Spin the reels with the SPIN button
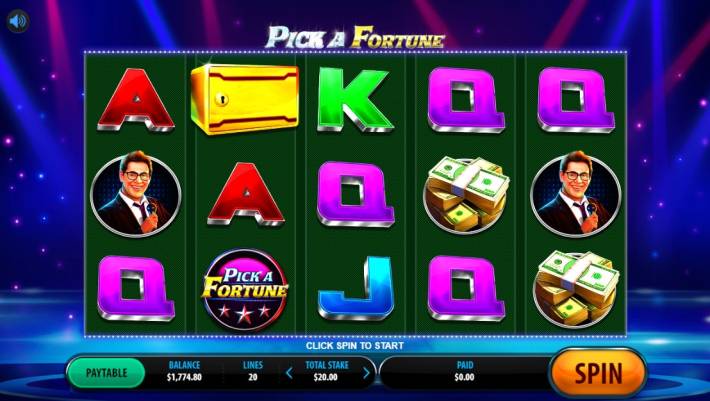 [597, 373]
